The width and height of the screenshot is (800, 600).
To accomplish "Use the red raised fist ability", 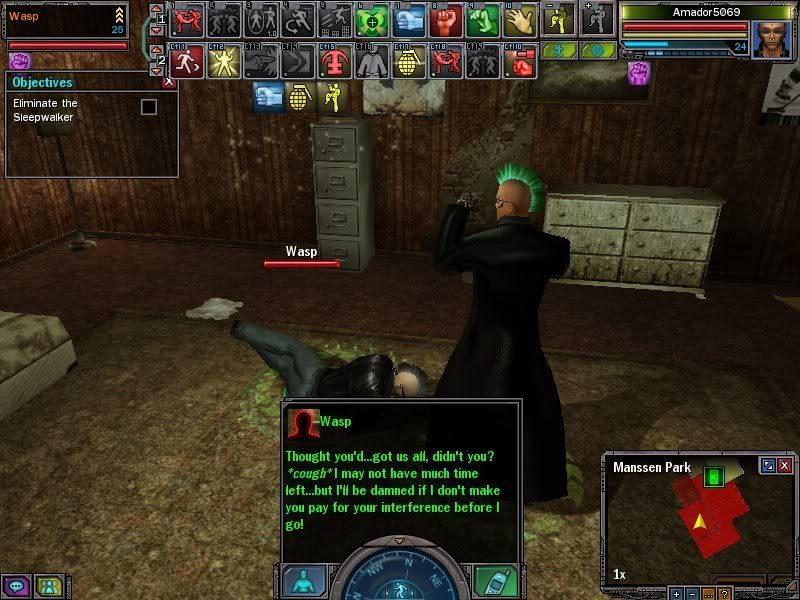I will 446,19.
